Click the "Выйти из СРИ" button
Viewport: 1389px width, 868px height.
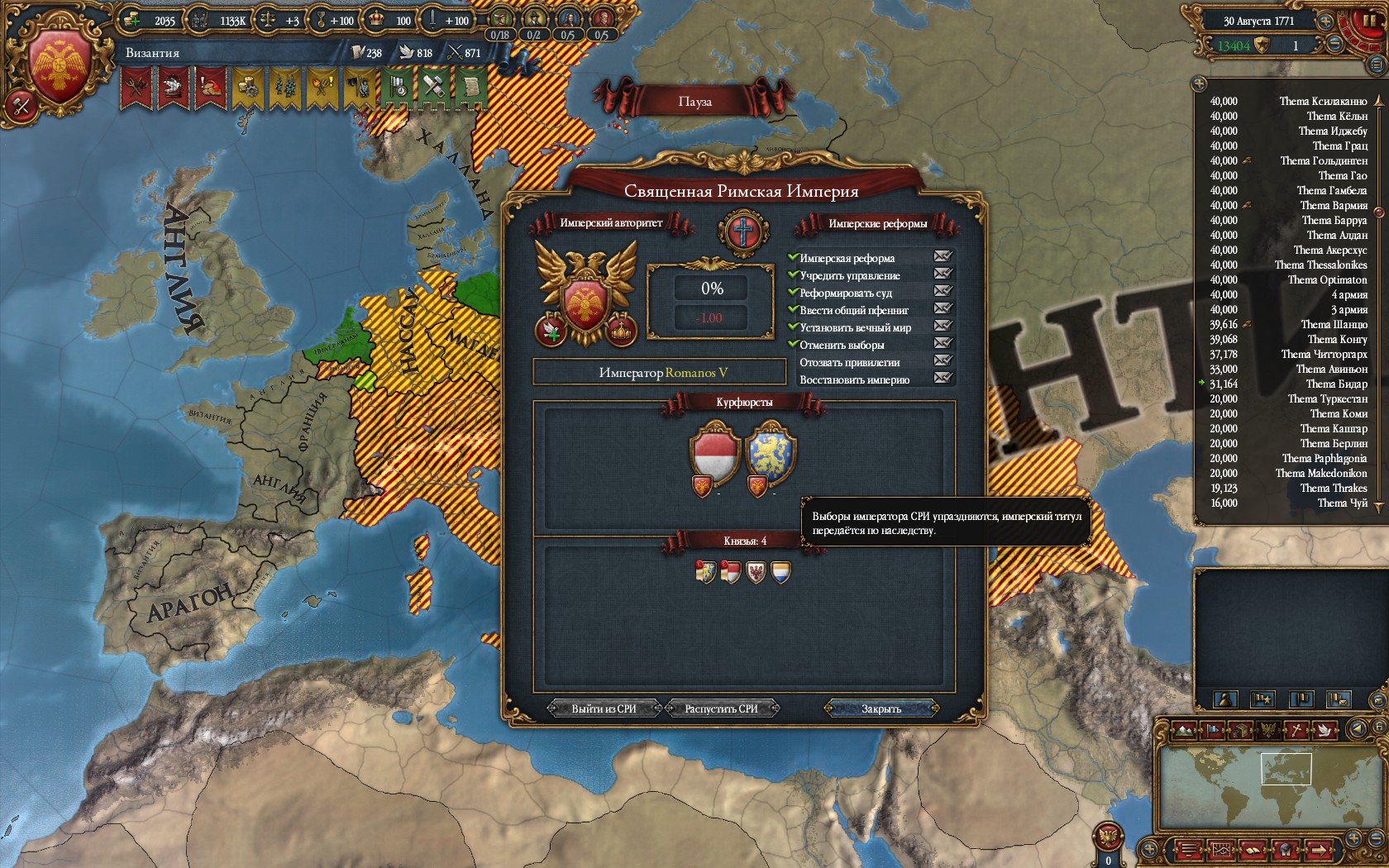tap(604, 708)
